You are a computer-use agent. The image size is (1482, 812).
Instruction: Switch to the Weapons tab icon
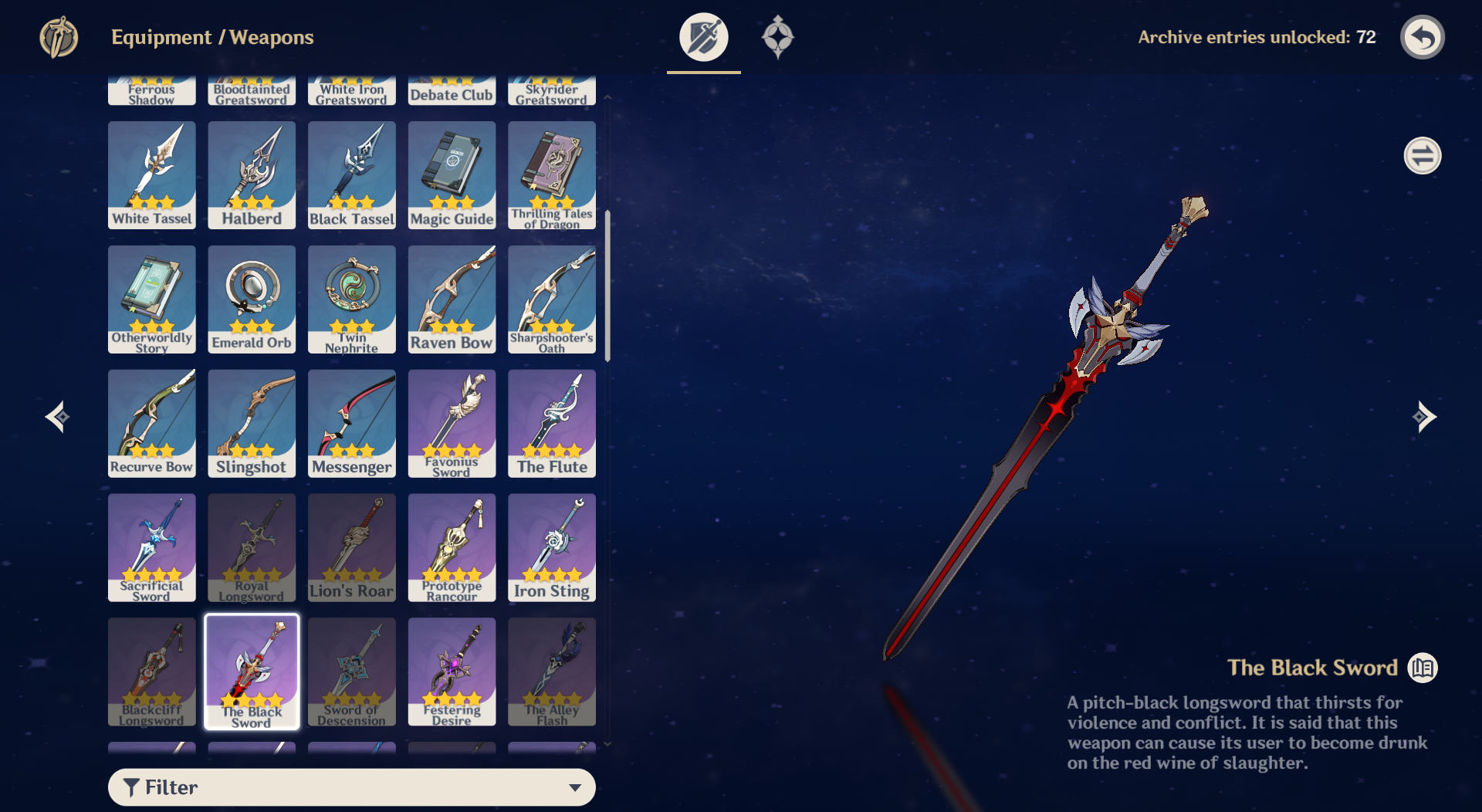[703, 37]
